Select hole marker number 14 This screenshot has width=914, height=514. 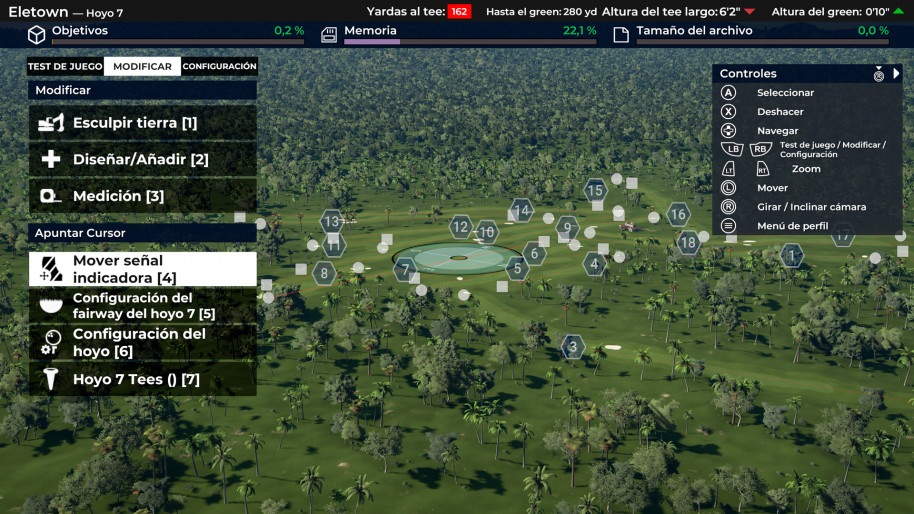pyautogui.click(x=521, y=211)
